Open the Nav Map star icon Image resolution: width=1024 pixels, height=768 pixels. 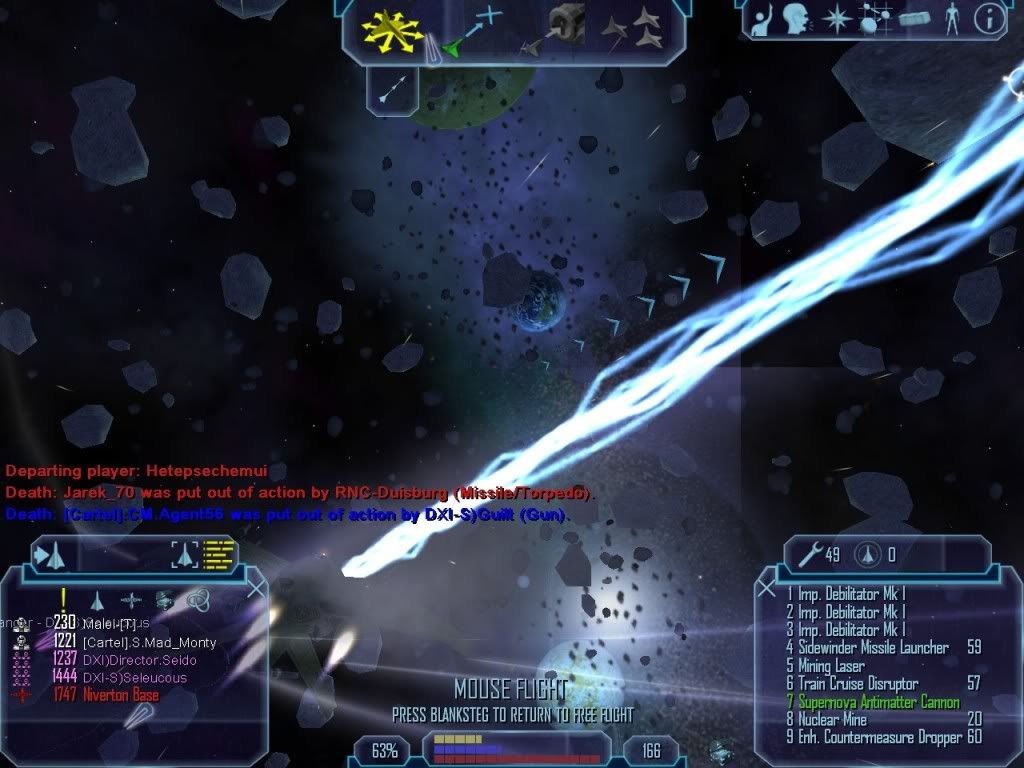[835, 18]
